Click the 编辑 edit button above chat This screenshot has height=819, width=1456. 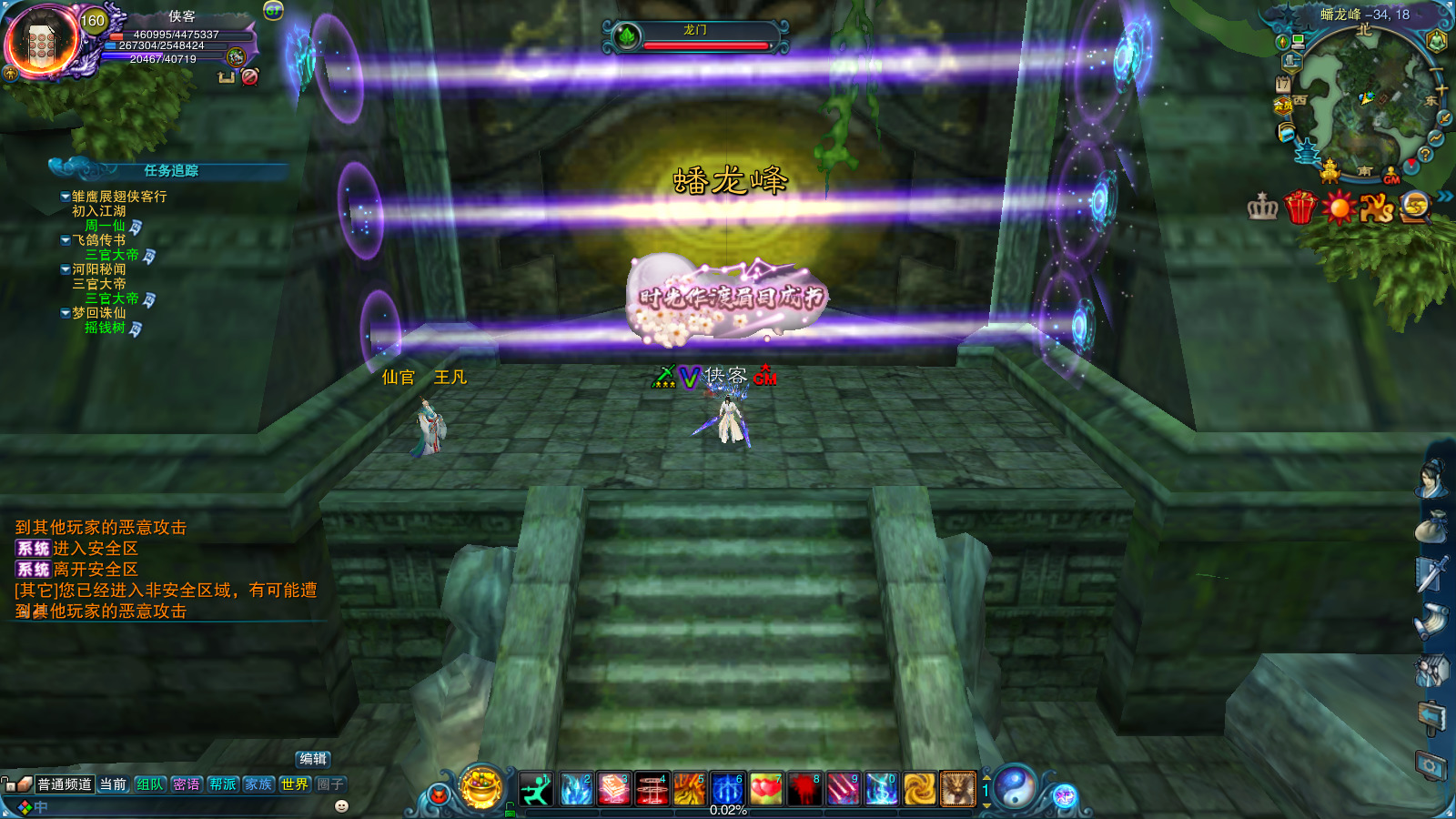(313, 759)
